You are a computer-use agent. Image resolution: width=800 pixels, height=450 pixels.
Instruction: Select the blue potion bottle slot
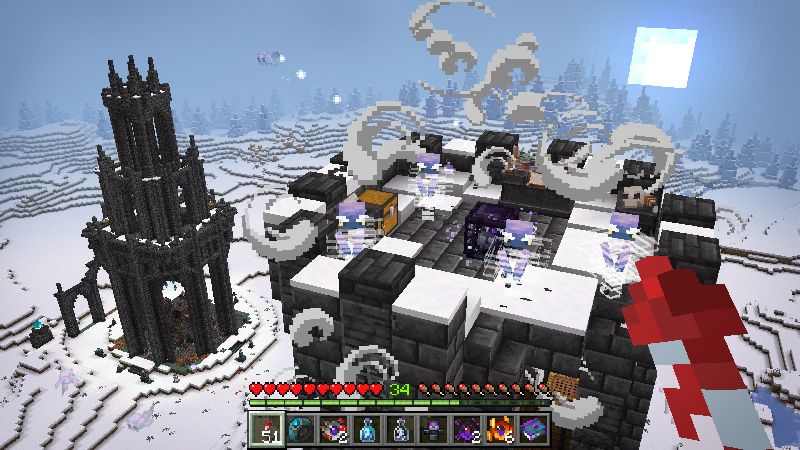[x=368, y=429]
